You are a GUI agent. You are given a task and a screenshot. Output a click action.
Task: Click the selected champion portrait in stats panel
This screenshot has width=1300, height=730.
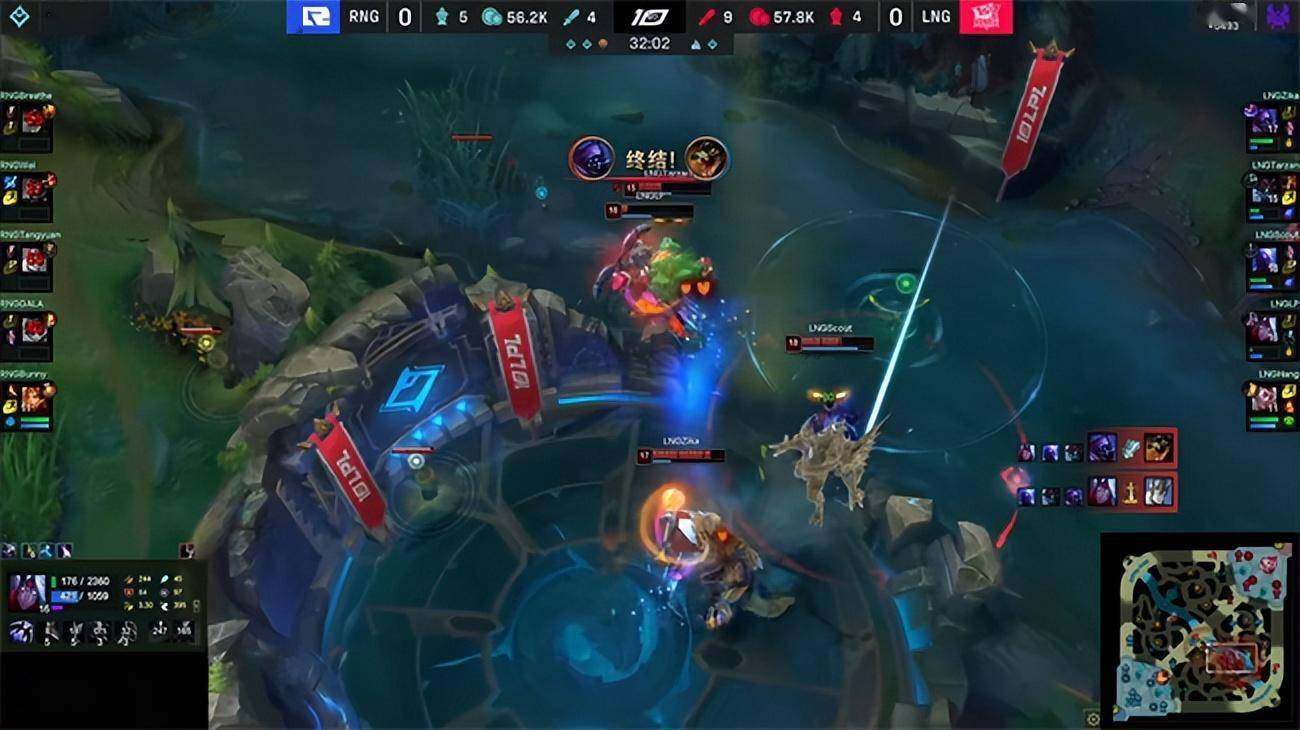(x=27, y=592)
